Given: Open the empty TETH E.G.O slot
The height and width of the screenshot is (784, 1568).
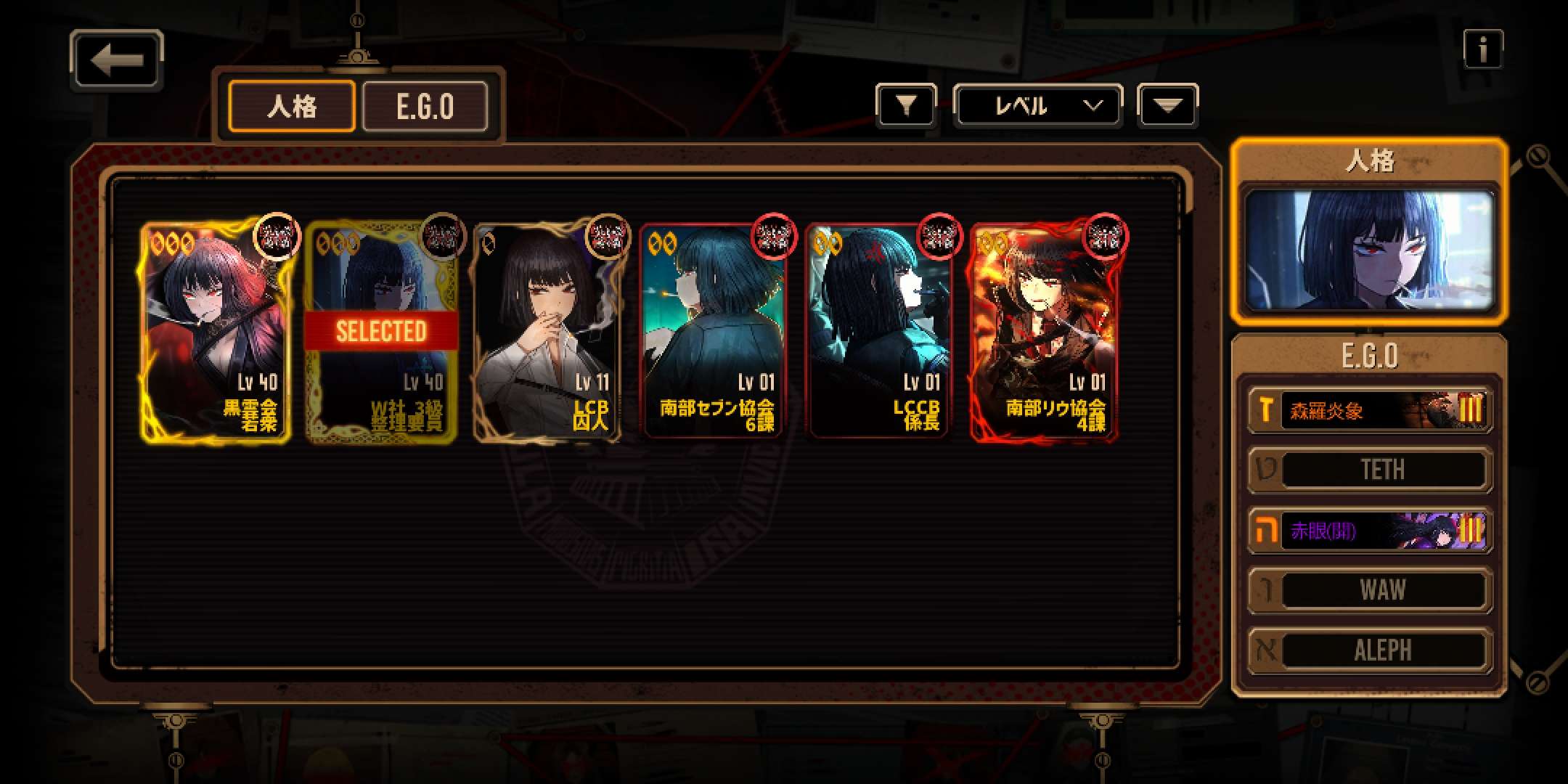Looking at the screenshot, I should click(1369, 470).
